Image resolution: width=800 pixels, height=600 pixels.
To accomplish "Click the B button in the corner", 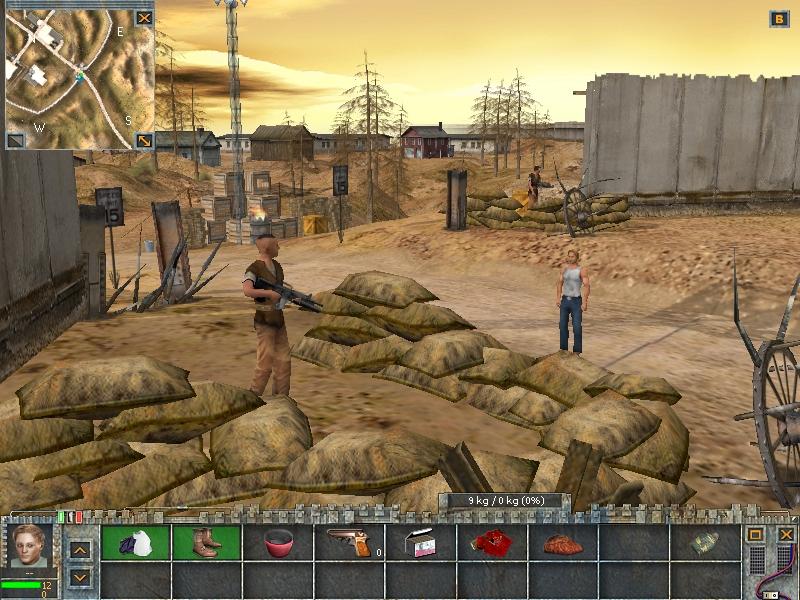I will 779,18.
